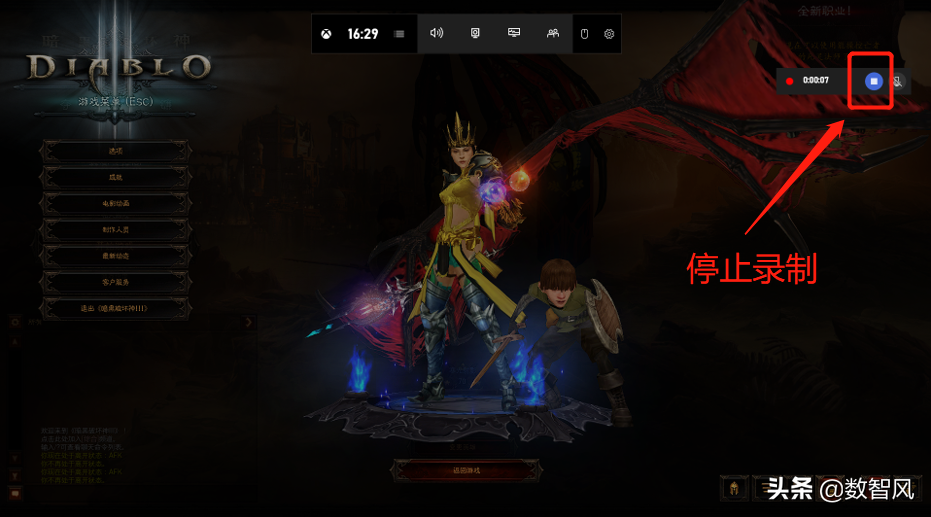View the 制作人员 (Credits) menu entry
This screenshot has width=931, height=517.
click(115, 230)
